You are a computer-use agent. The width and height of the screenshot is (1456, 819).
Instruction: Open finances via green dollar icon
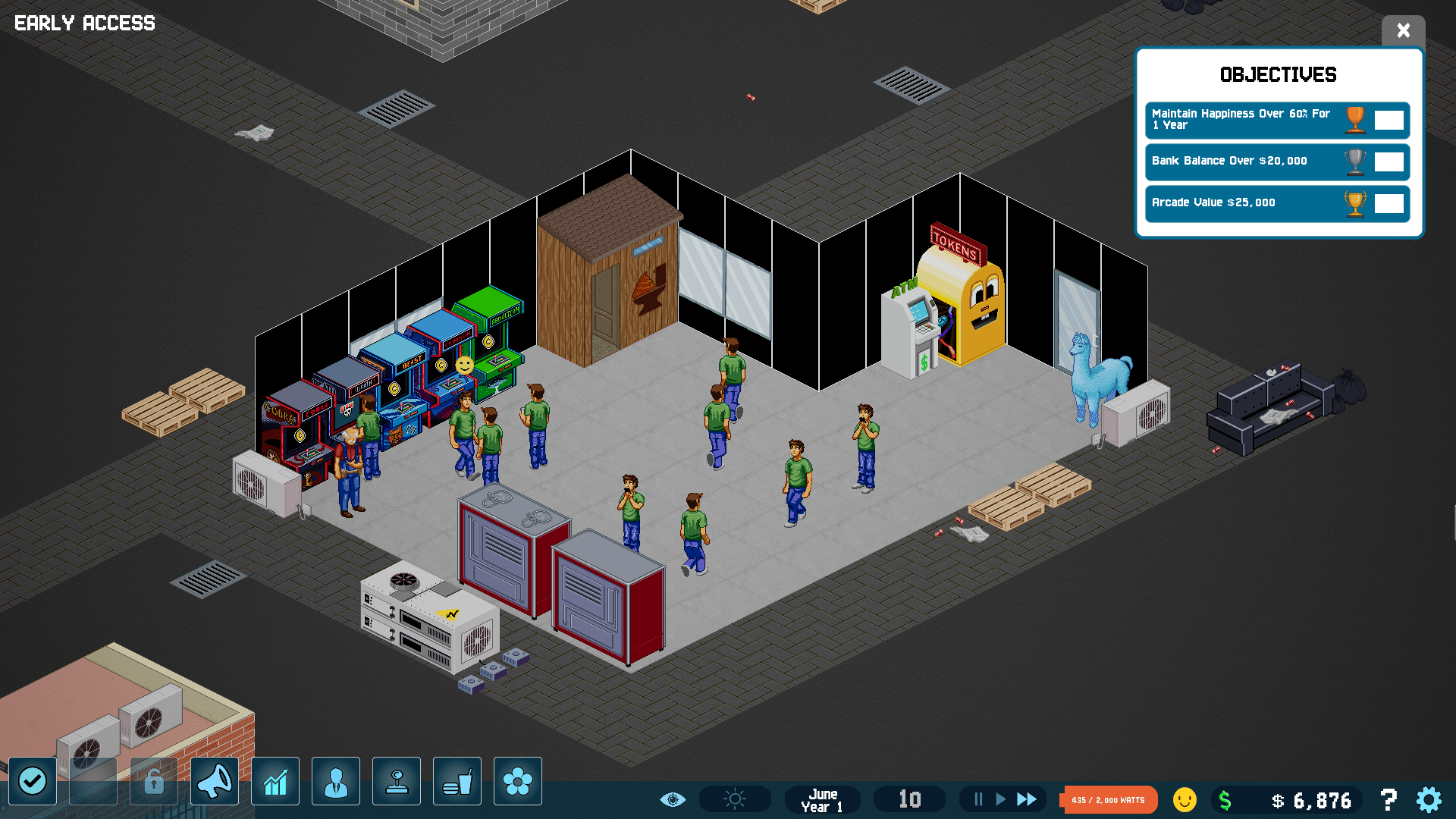point(1225,800)
